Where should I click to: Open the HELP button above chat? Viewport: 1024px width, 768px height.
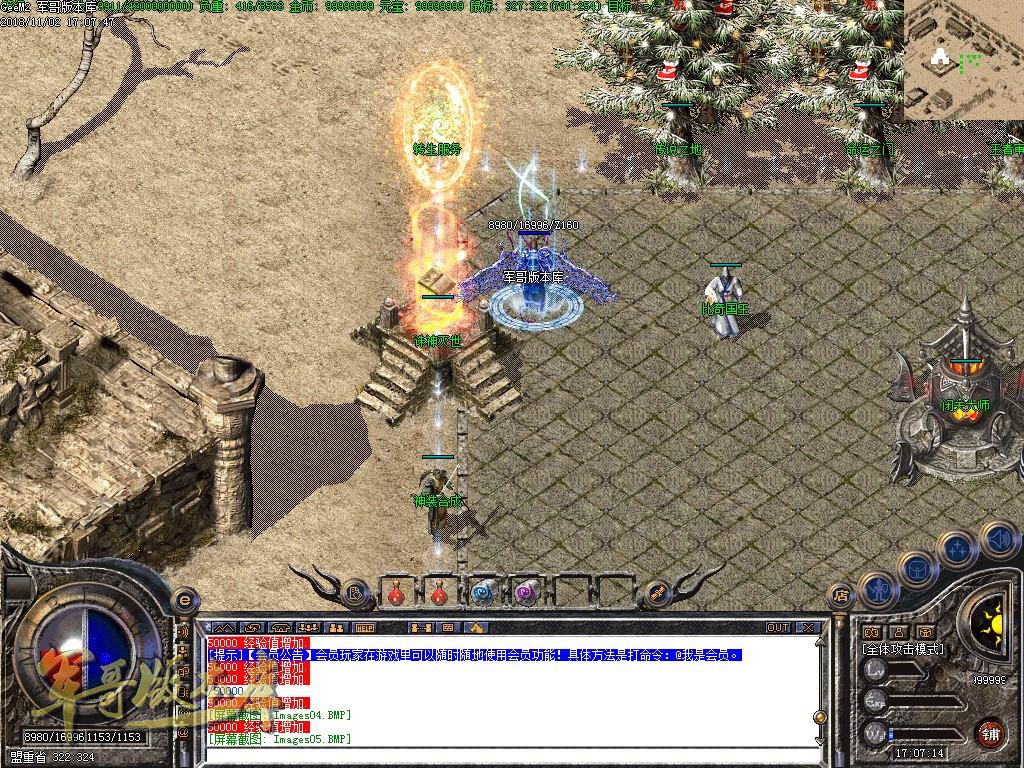[x=365, y=627]
